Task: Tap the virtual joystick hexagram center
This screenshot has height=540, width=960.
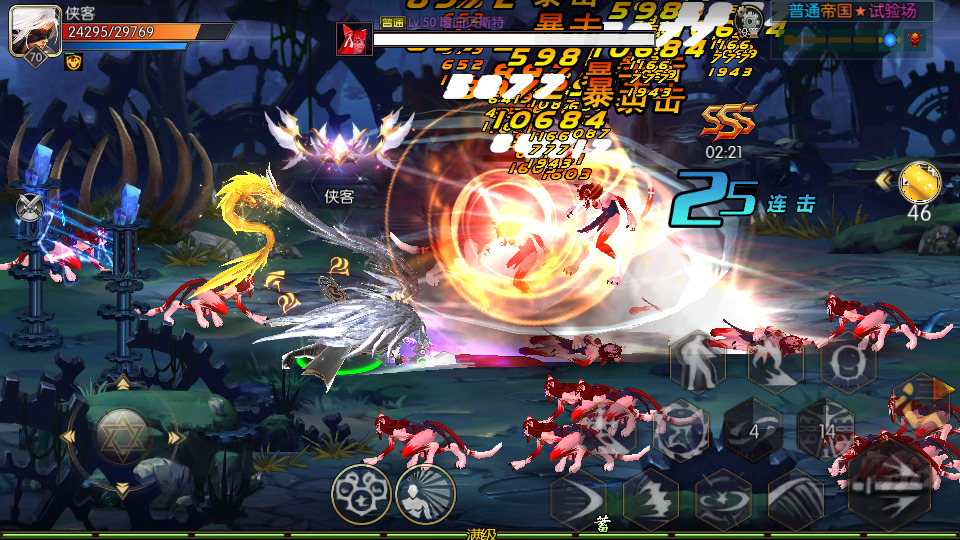Action: (122, 436)
